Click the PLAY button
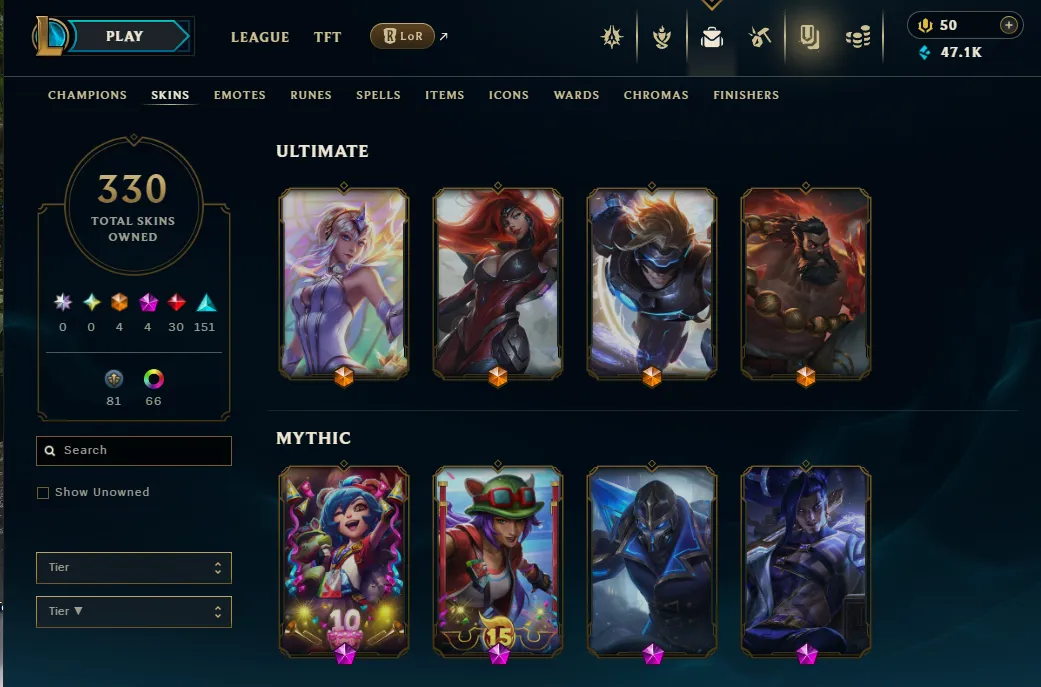The height and width of the screenshot is (687, 1041). tap(125, 36)
